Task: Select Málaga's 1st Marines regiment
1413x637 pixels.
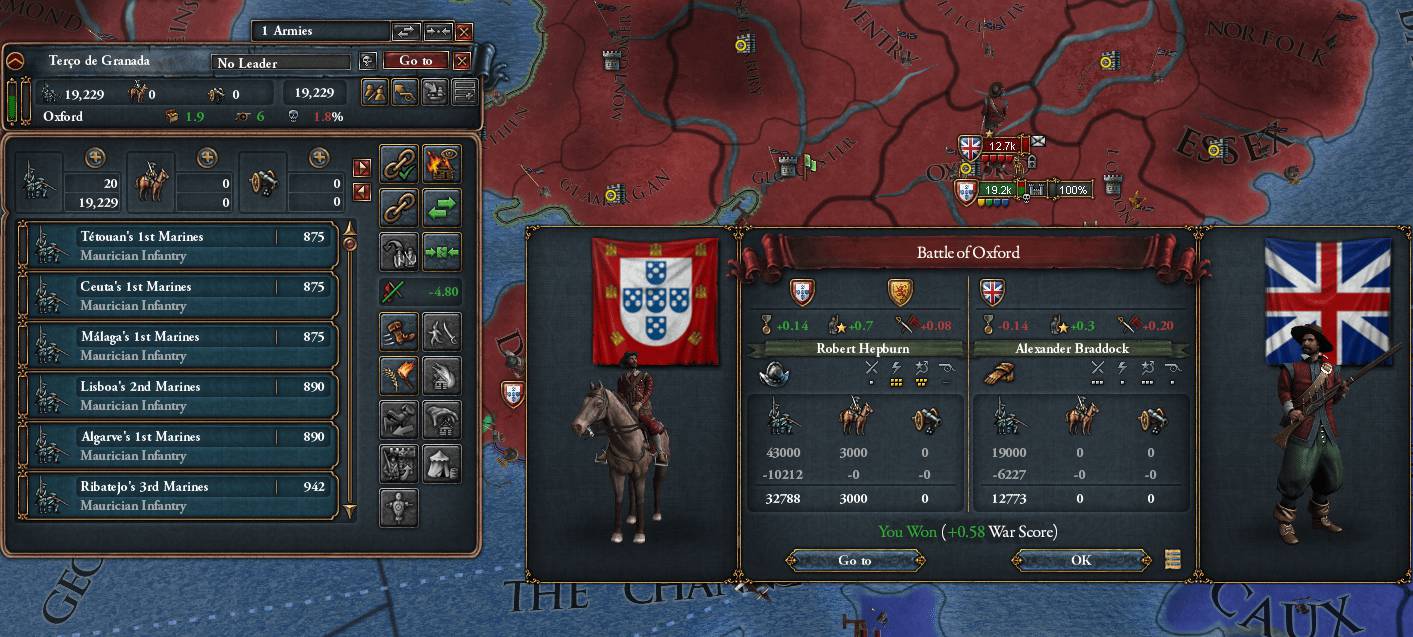Action: [178, 345]
